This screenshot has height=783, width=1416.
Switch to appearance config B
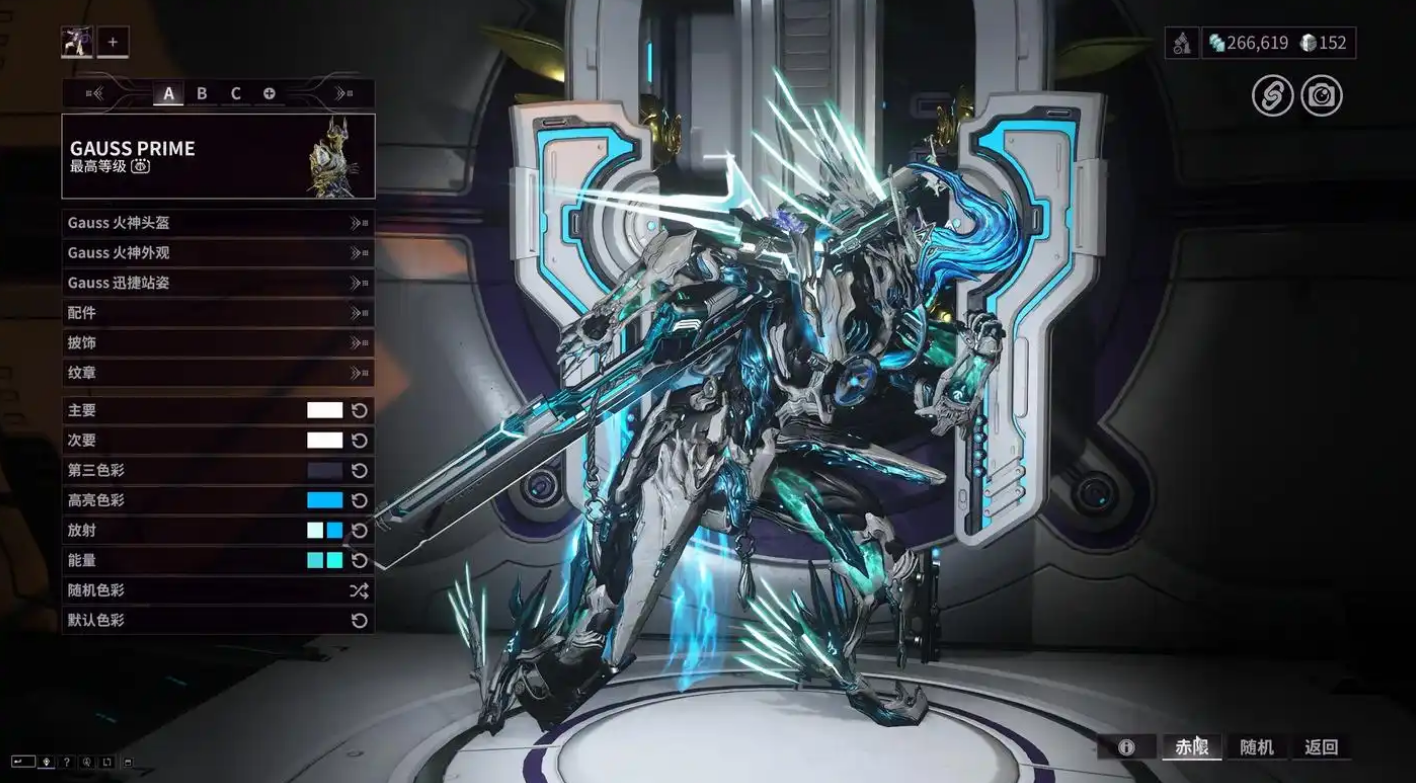[202, 94]
